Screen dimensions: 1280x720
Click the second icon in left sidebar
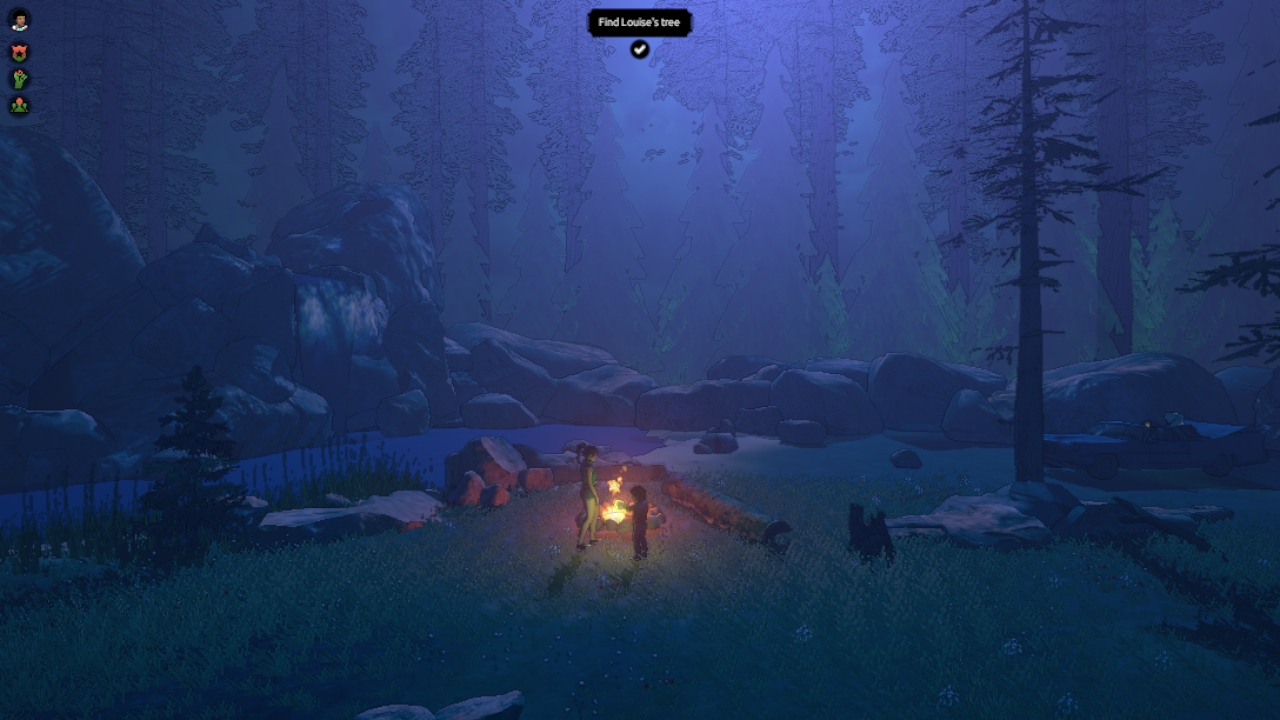pos(19,52)
